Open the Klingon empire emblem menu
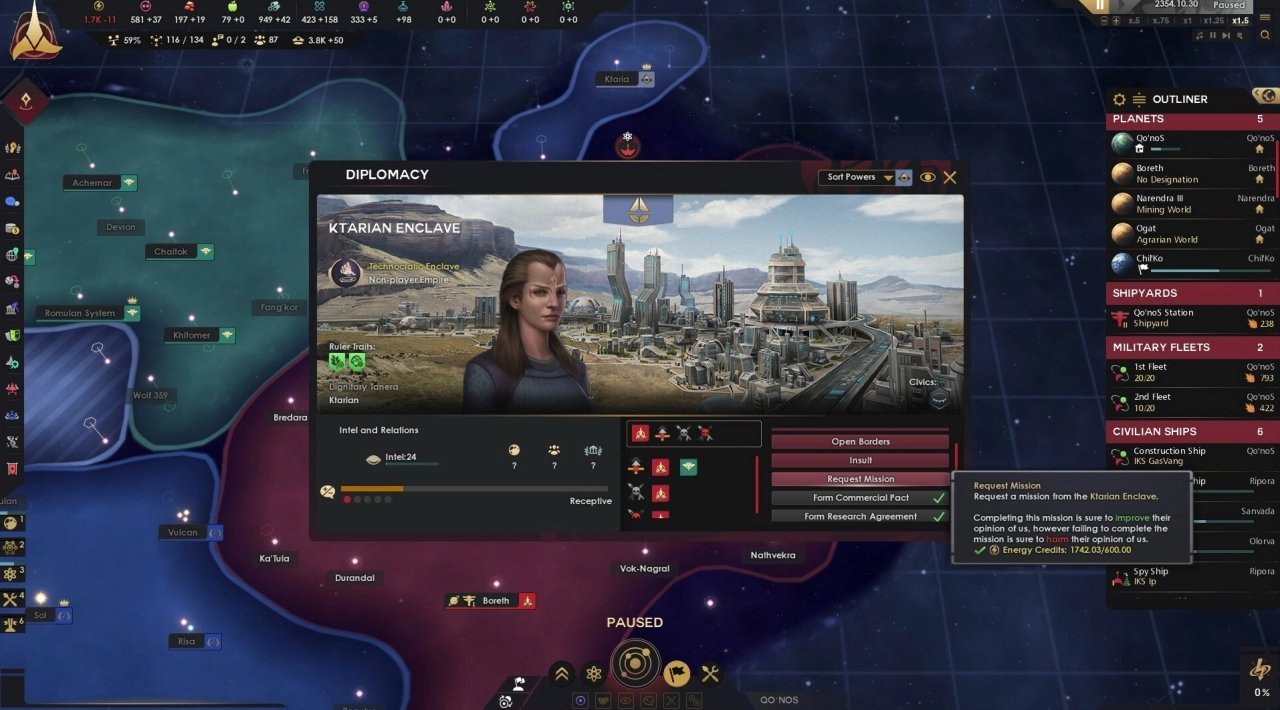This screenshot has width=1280, height=710. pyautogui.click(x=36, y=32)
